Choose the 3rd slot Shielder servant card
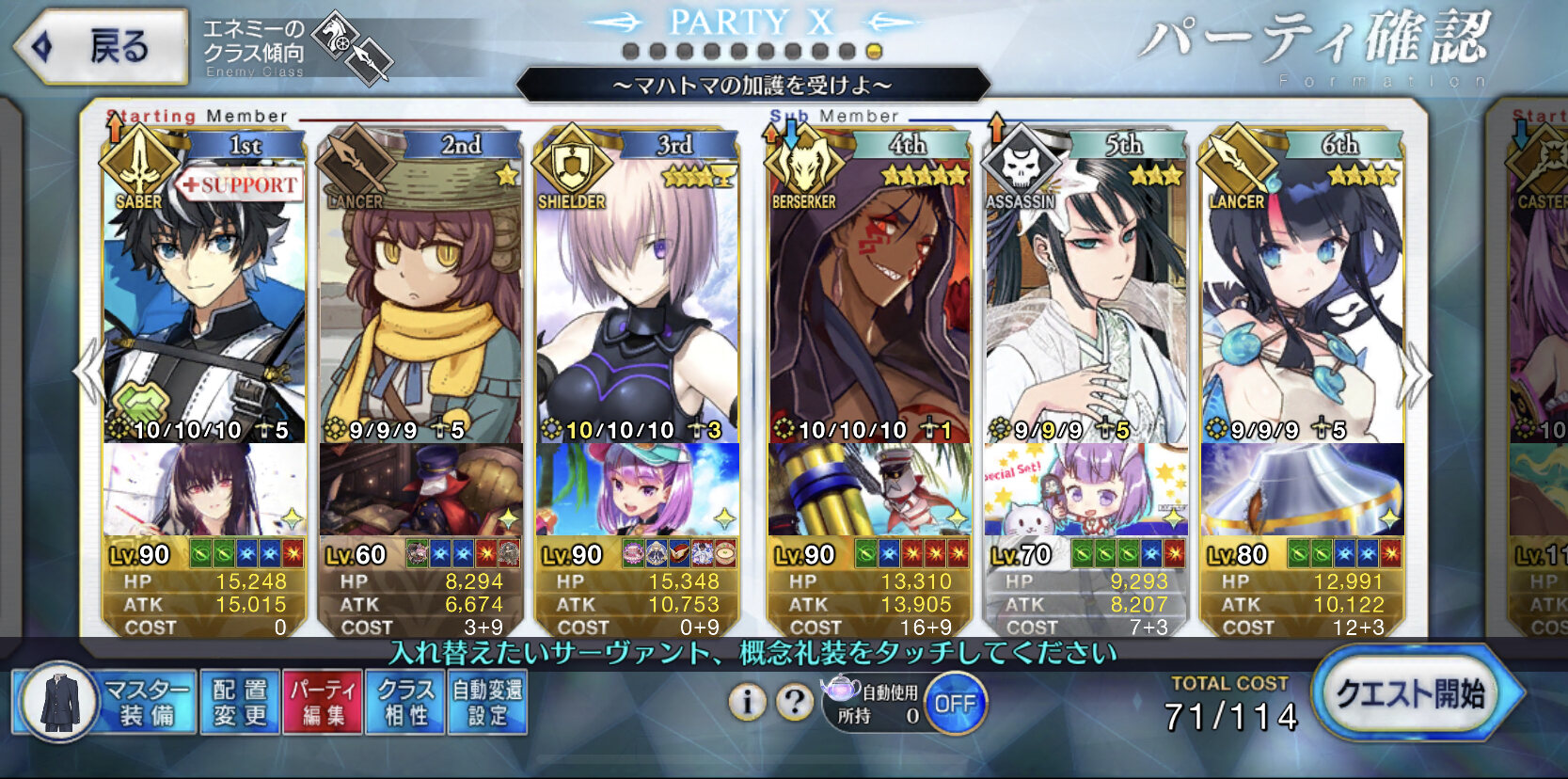The image size is (1568, 779). pyautogui.click(x=637, y=301)
